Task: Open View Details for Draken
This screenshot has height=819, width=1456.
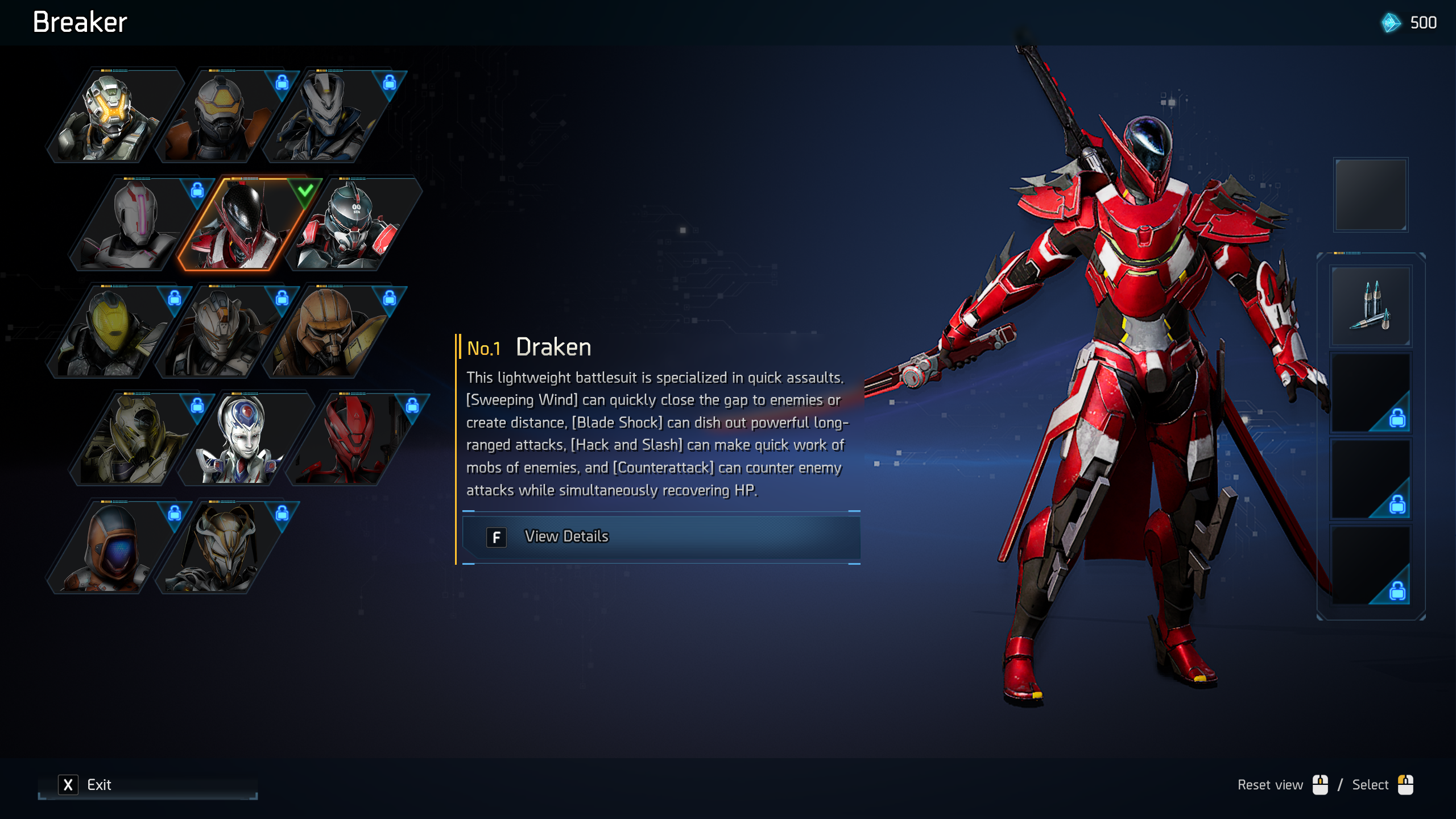Action: [661, 537]
